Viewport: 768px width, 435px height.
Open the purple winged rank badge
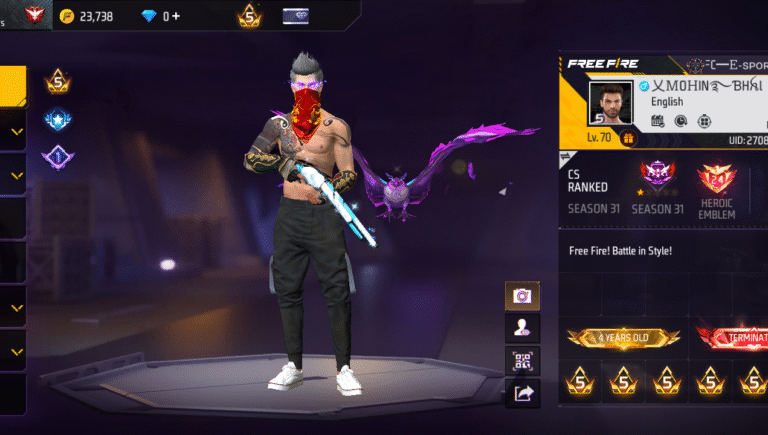(x=56, y=157)
